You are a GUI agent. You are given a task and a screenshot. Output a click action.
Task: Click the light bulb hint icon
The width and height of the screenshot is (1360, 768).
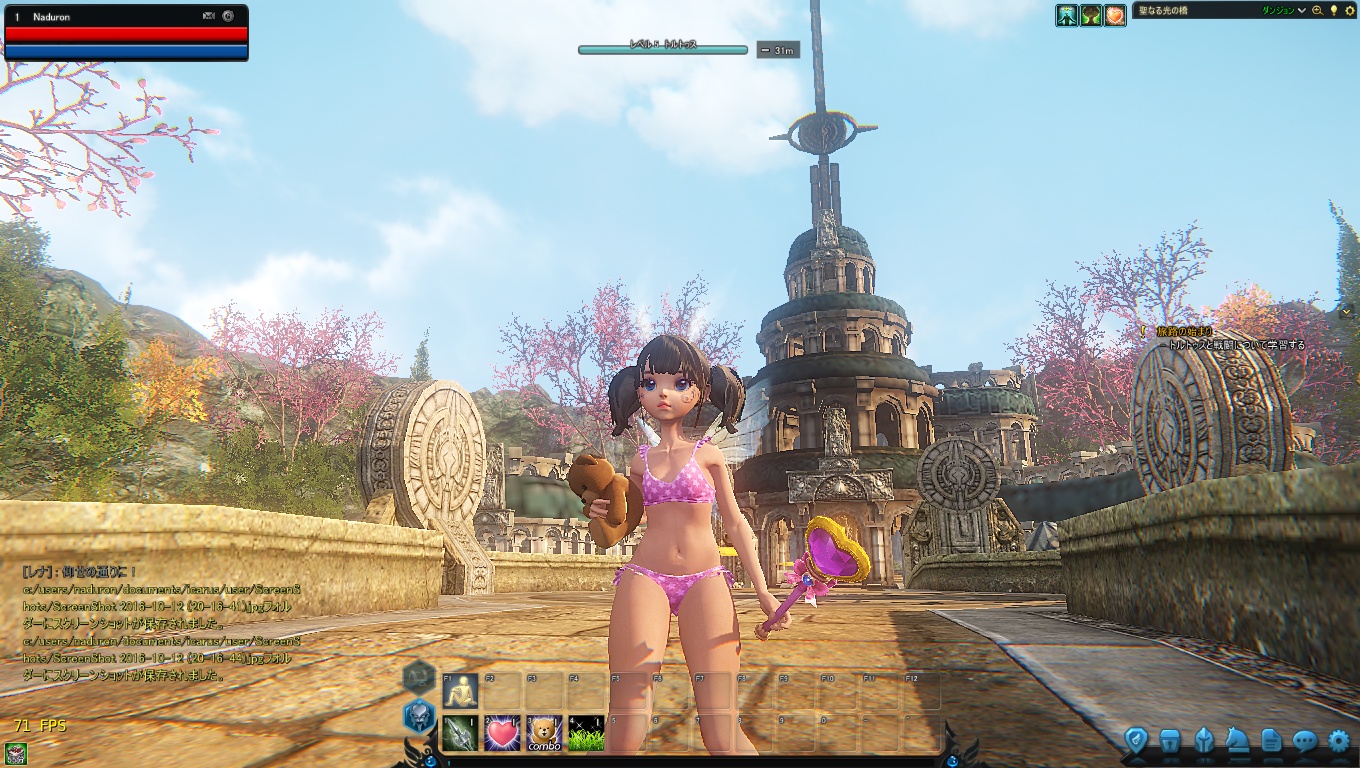tap(1333, 10)
